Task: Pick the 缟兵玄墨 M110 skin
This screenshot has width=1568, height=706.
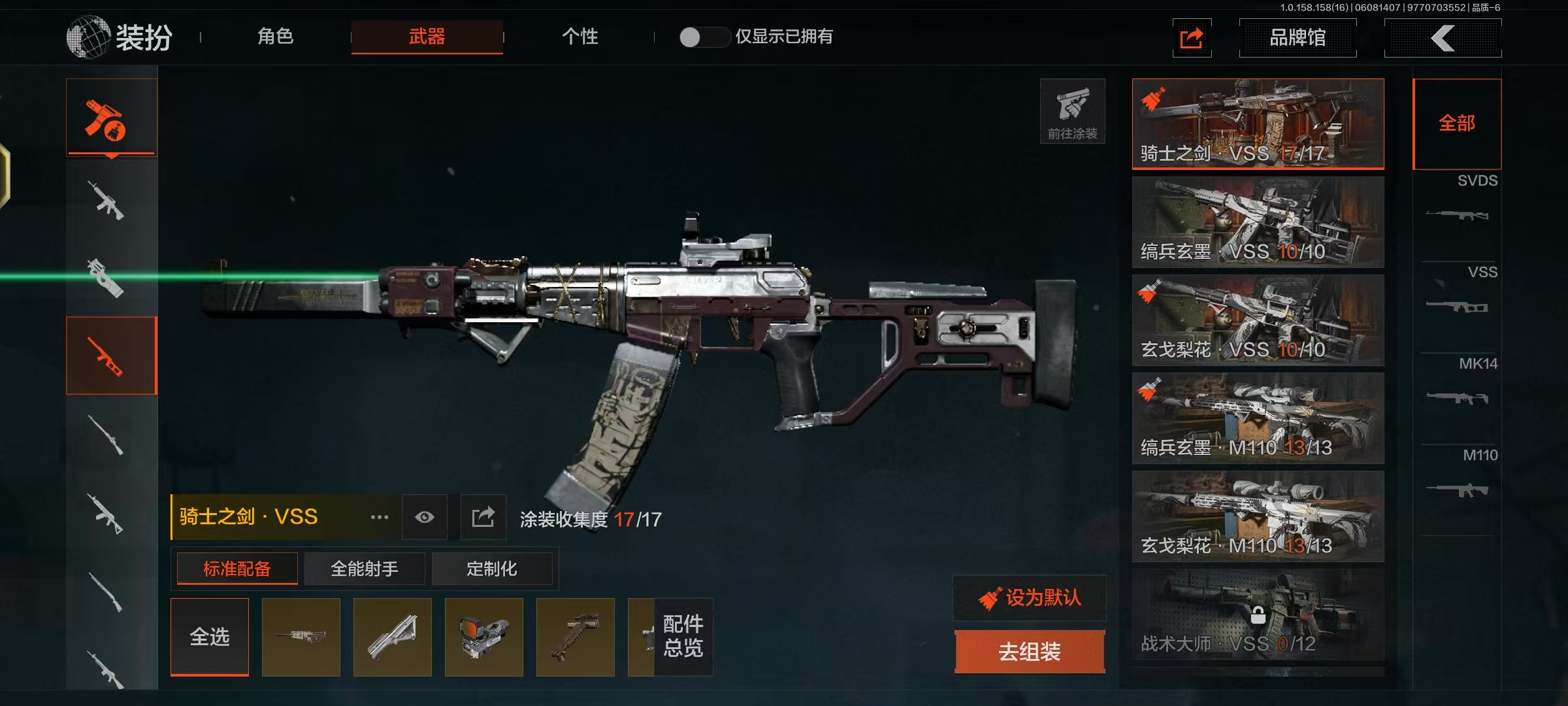Action: click(x=1258, y=418)
